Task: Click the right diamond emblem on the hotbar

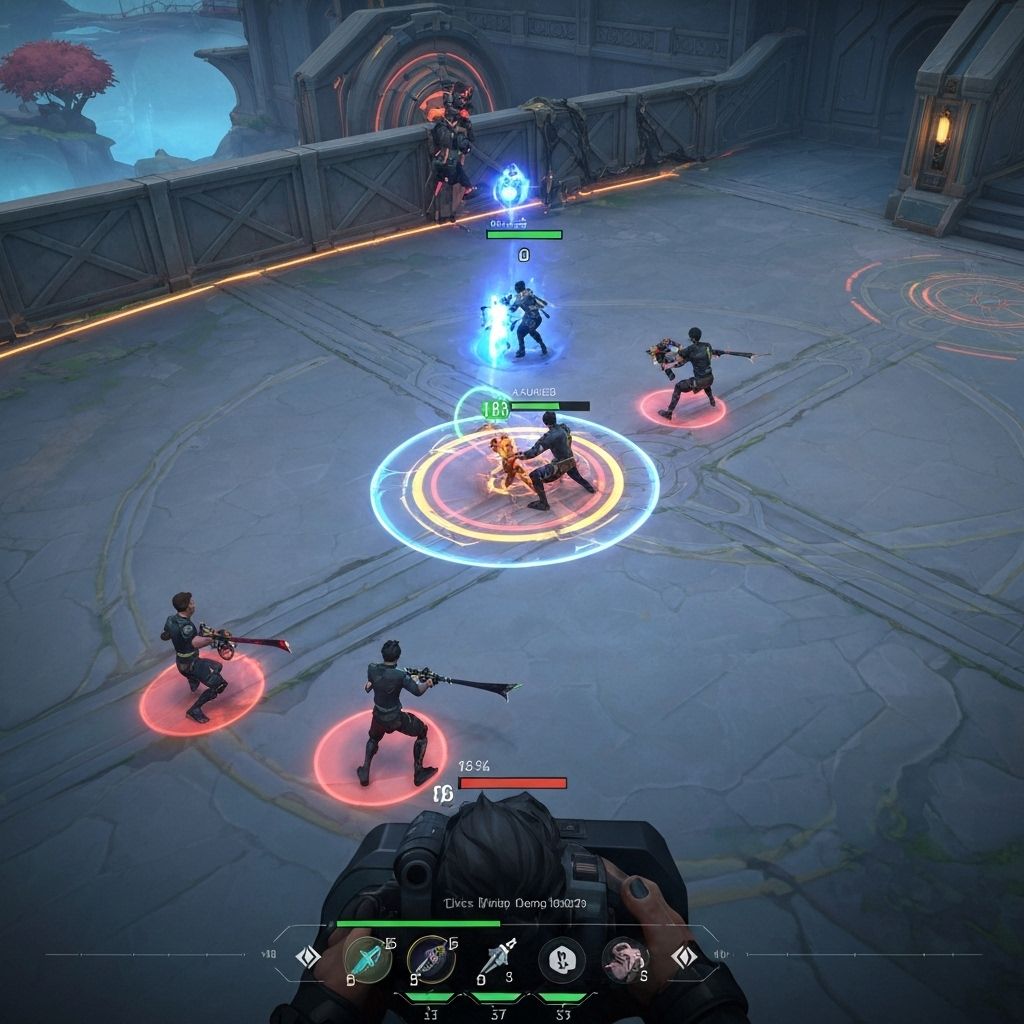Action: pos(685,958)
